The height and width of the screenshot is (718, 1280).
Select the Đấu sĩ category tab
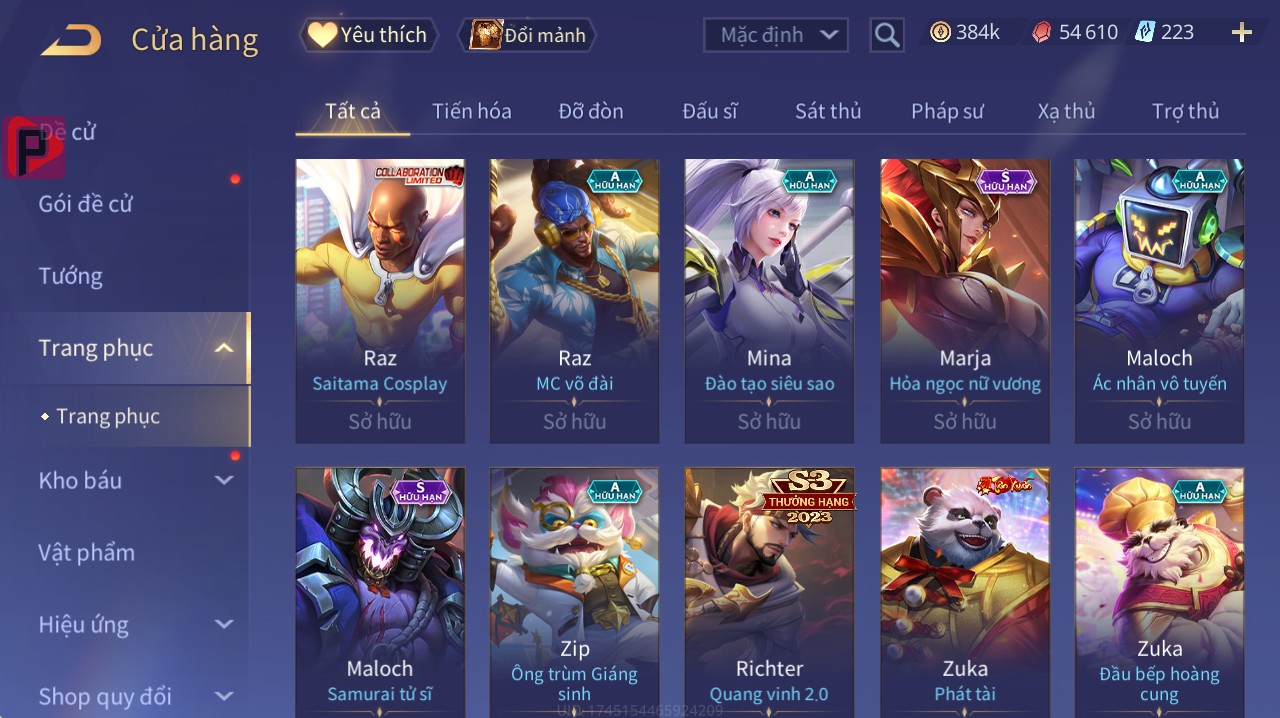click(710, 111)
